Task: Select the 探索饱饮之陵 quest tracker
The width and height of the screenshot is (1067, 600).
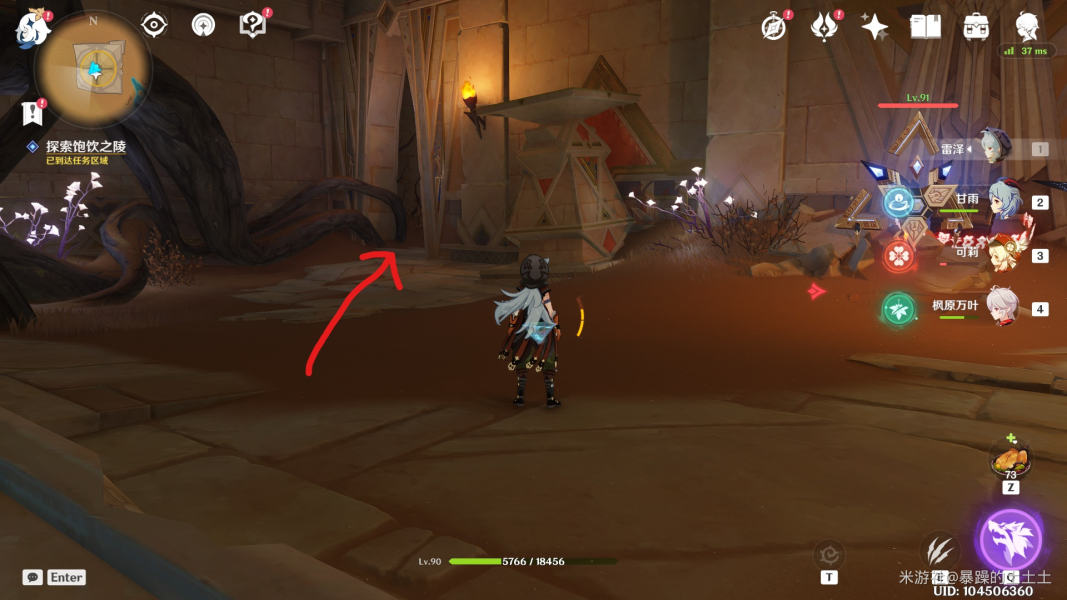Action: (85, 147)
